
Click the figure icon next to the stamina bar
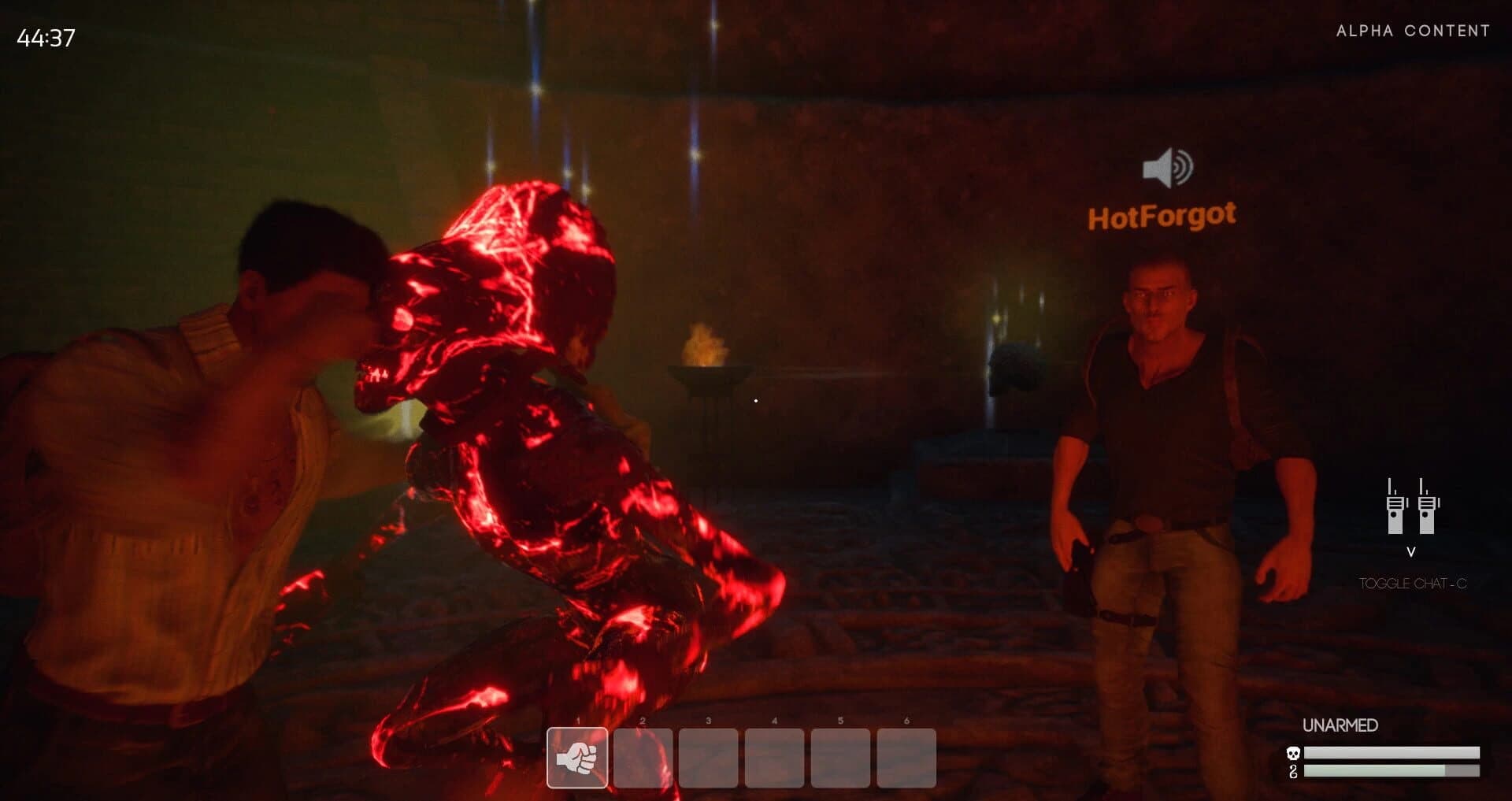[x=1292, y=771]
